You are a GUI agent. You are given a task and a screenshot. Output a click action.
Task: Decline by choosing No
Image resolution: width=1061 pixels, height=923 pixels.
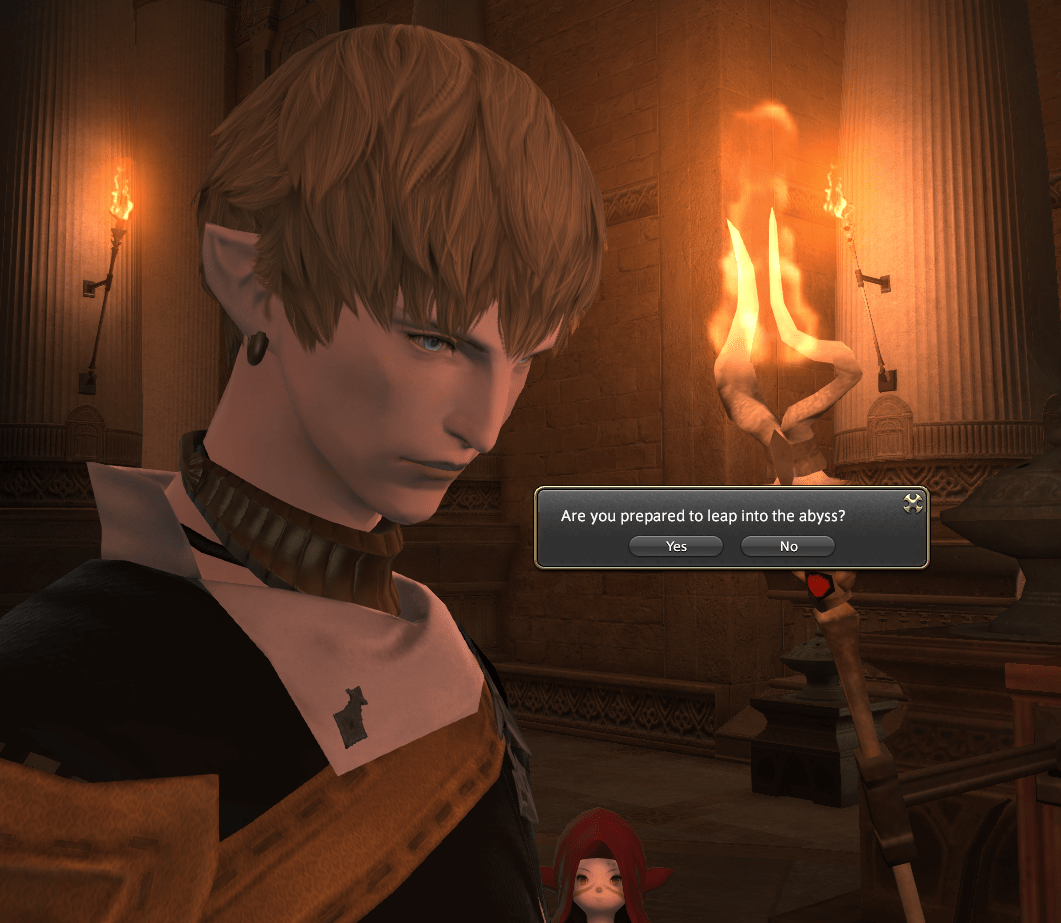click(788, 546)
